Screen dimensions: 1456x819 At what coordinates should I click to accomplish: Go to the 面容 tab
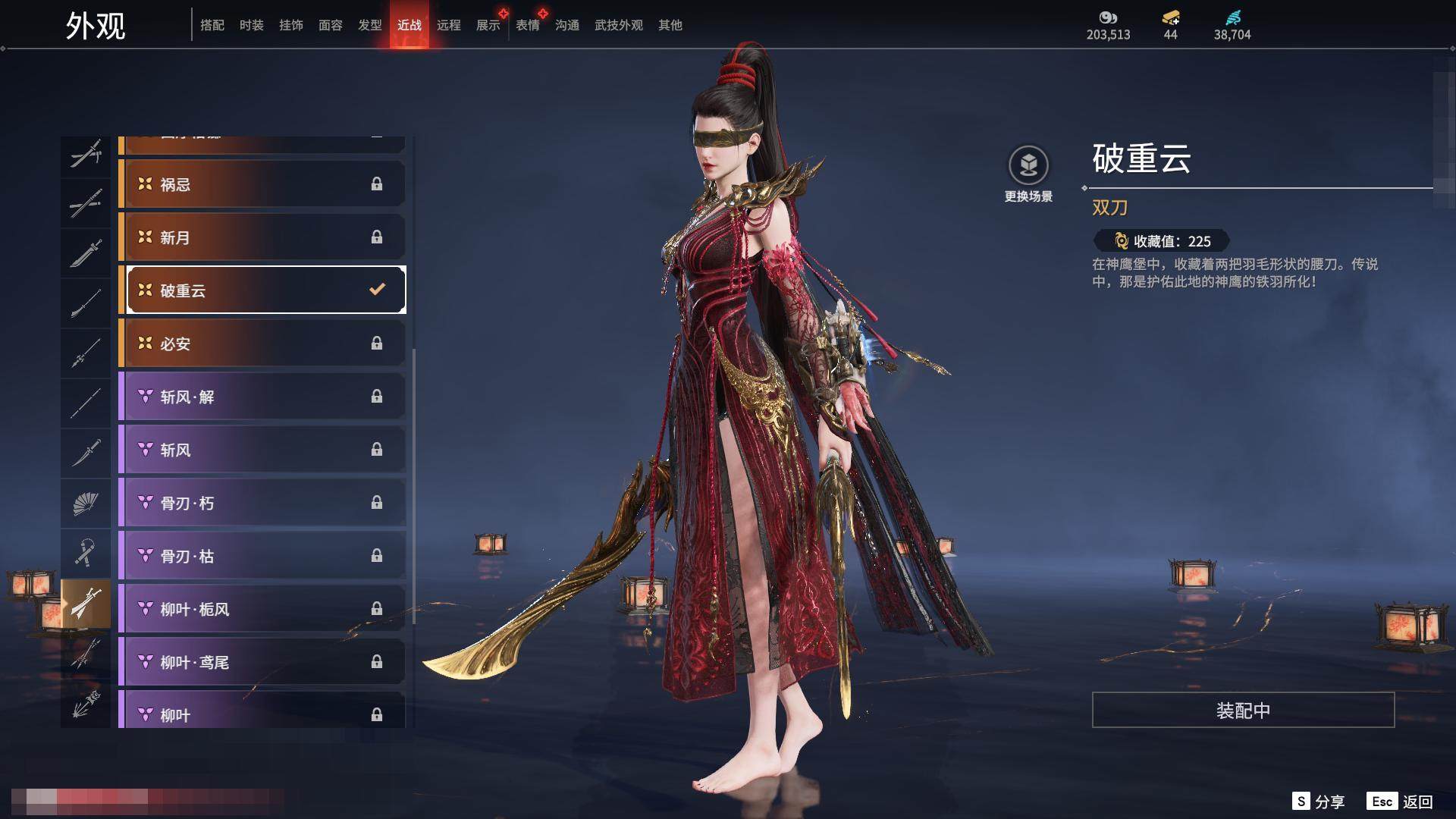pos(331,25)
